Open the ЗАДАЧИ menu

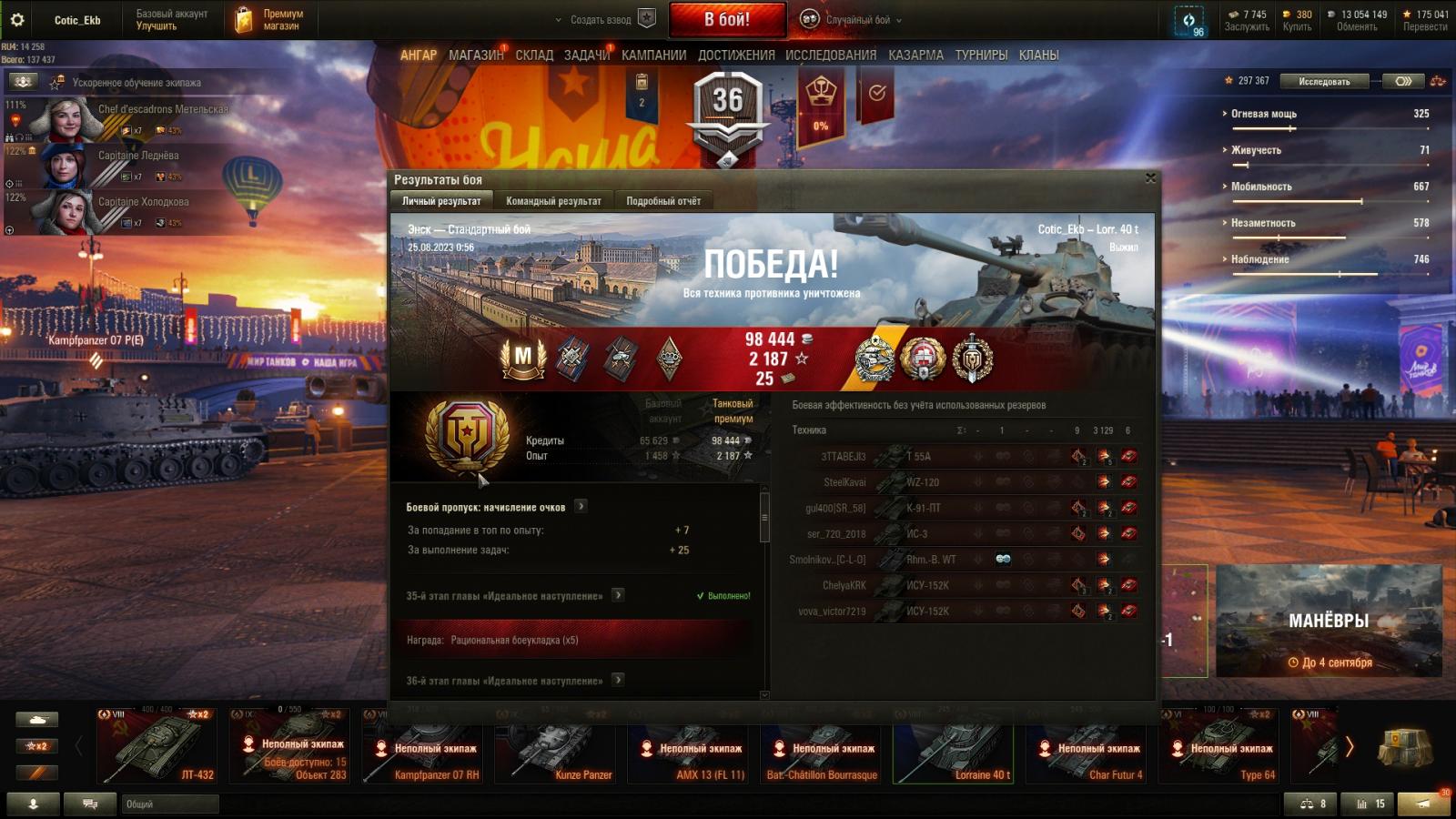(586, 56)
